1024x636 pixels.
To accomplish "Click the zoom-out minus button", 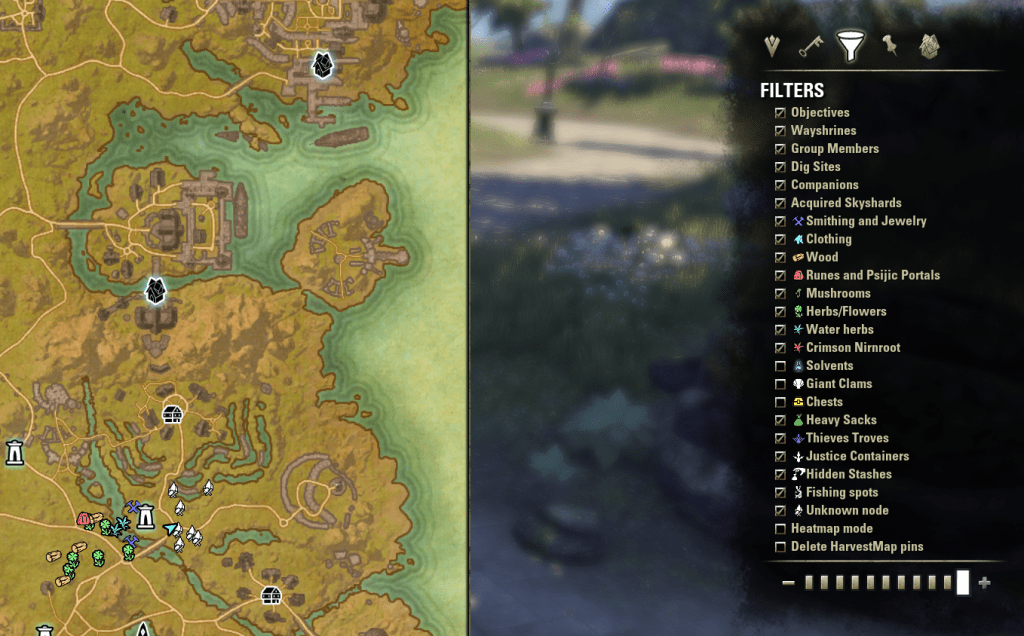I will 788,583.
